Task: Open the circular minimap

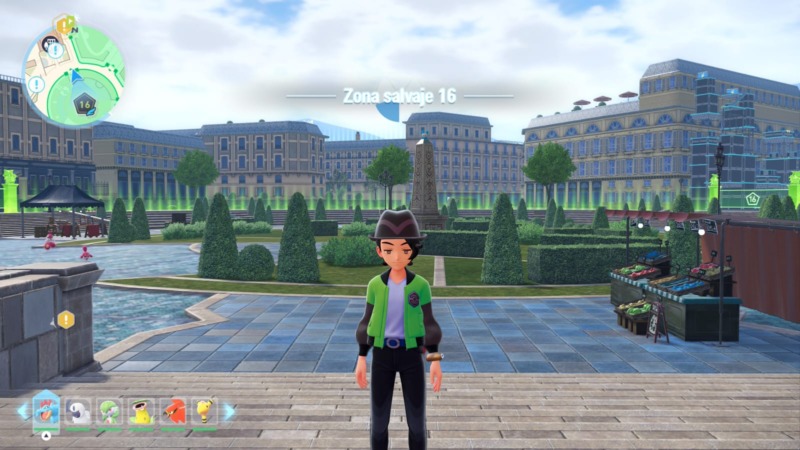Action: [73, 76]
